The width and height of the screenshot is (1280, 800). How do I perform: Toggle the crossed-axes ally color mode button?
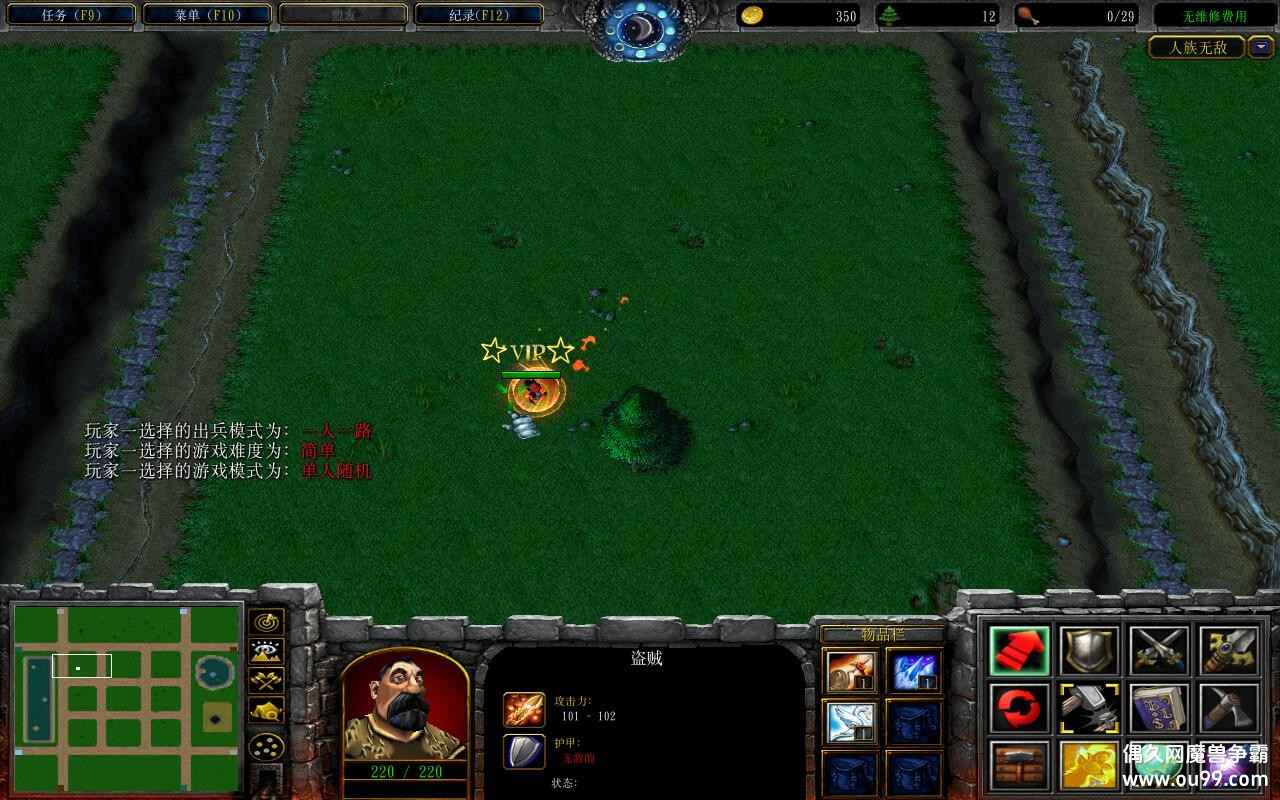click(x=266, y=680)
